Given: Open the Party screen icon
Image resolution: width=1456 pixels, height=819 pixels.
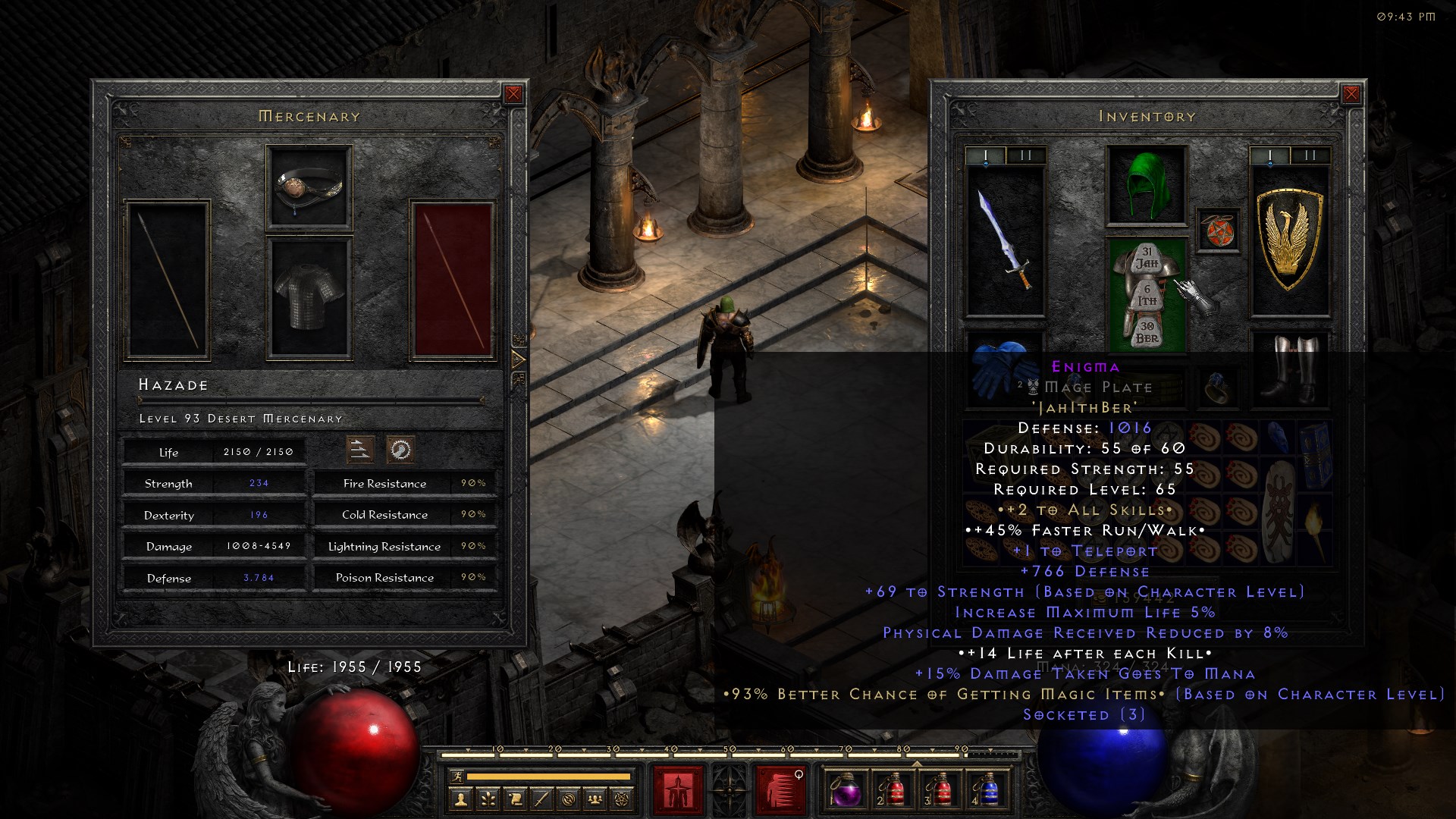Looking at the screenshot, I should click(596, 799).
